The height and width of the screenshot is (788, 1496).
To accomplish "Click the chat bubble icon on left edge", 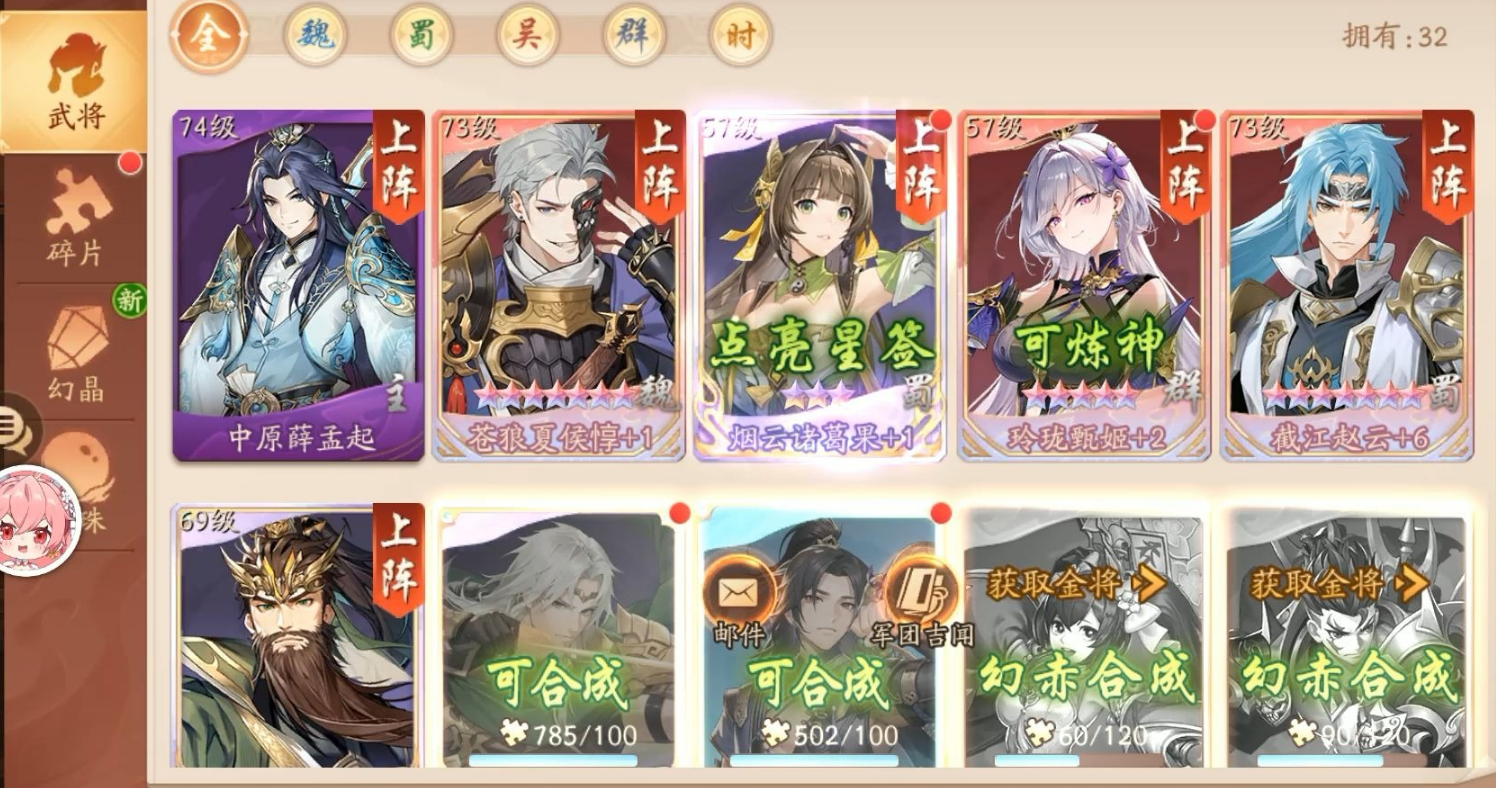I will tap(10, 420).
